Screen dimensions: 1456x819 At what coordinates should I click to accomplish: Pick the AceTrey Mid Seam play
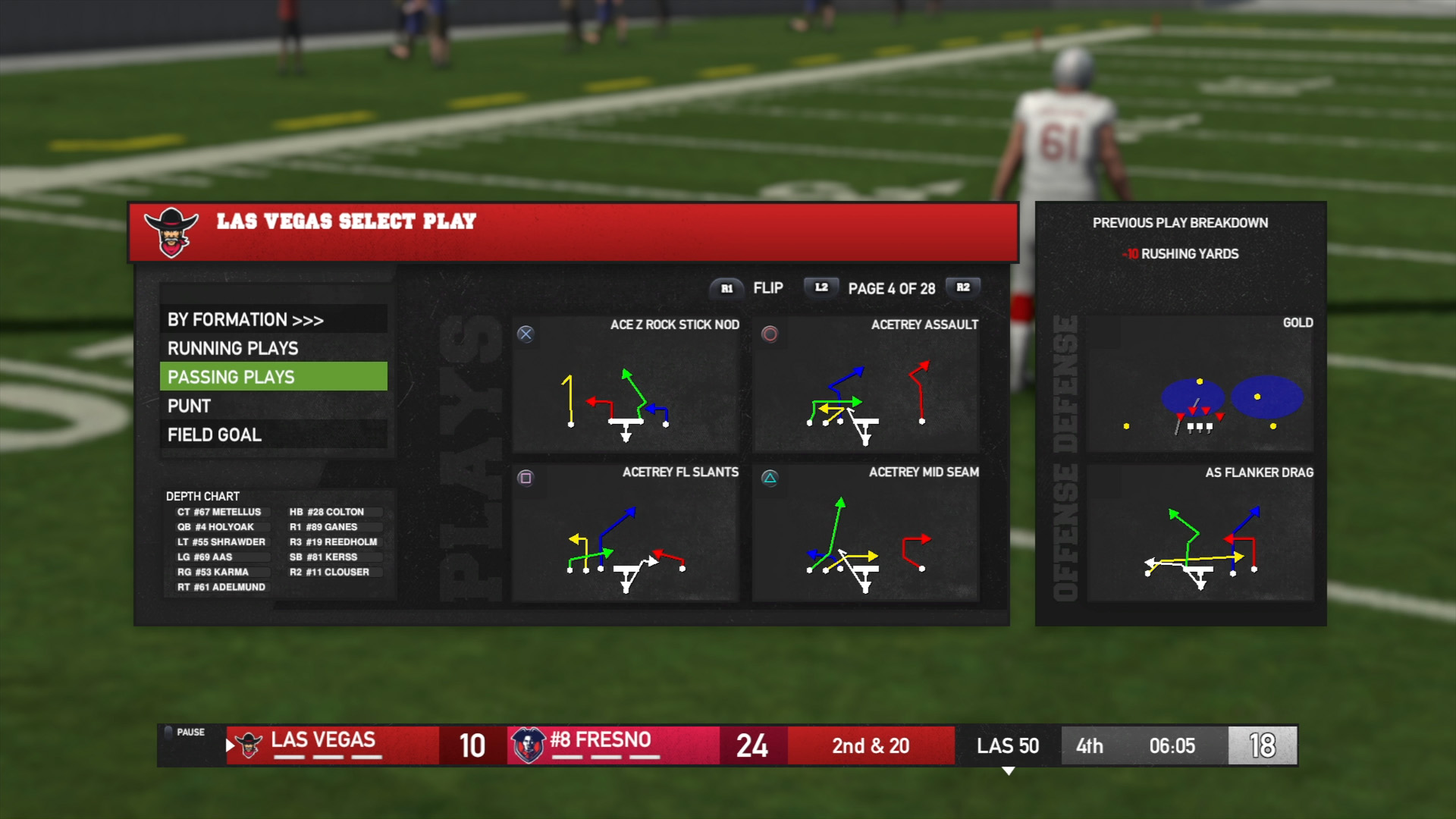tap(866, 533)
